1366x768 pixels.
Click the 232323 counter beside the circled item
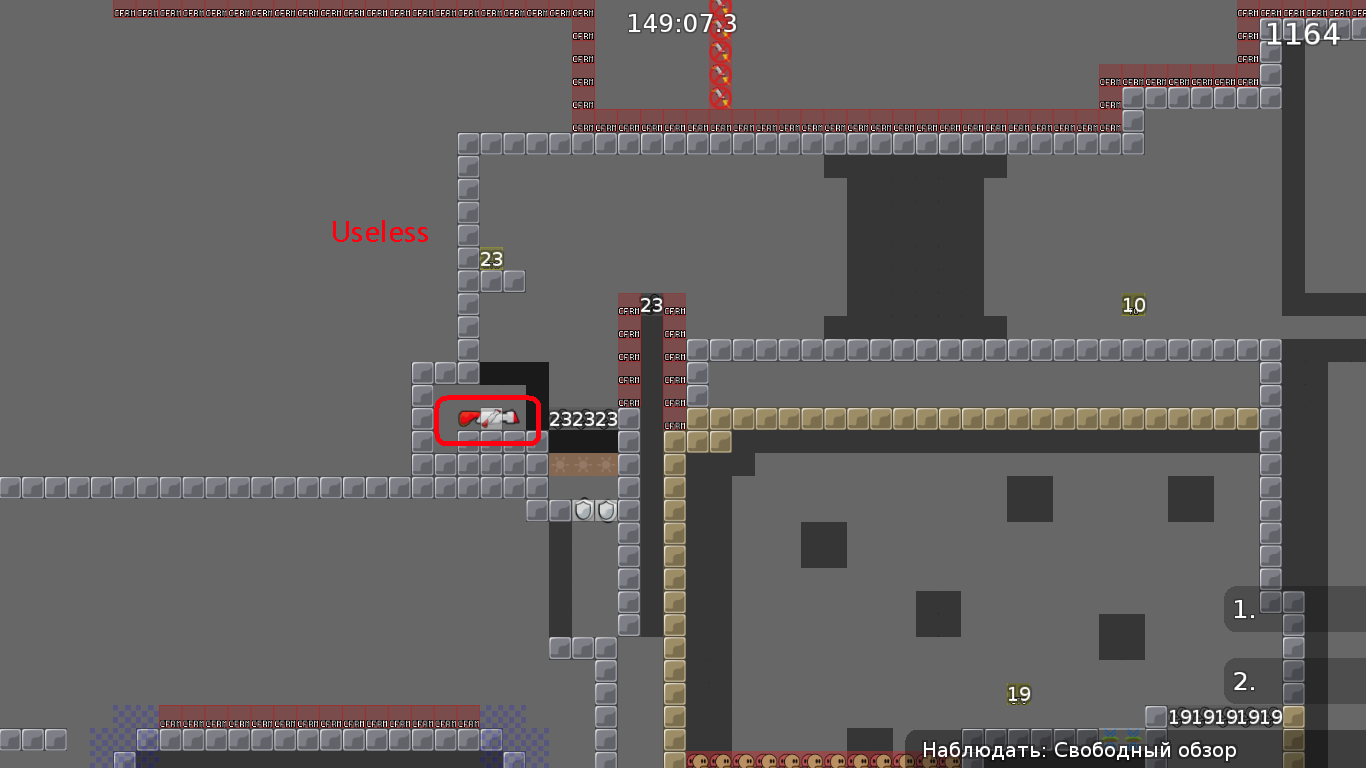(x=585, y=419)
